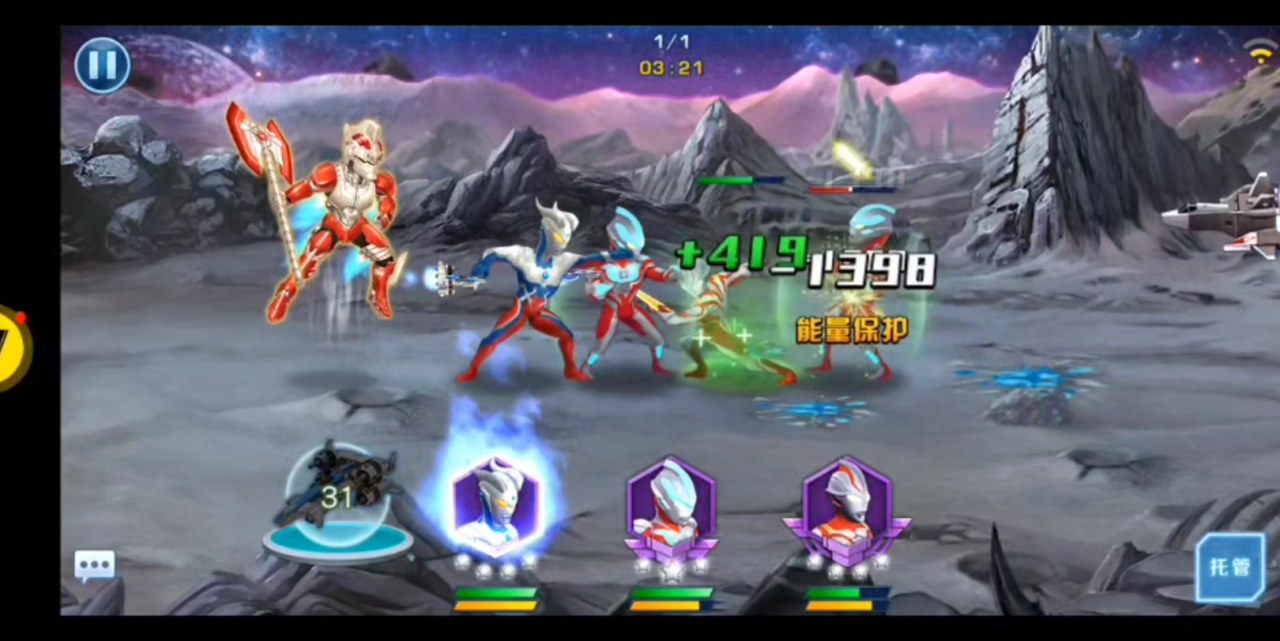This screenshot has width=1280, height=641.
Task: Tap the yellow floating overlay bubble
Action: pos(14,348)
